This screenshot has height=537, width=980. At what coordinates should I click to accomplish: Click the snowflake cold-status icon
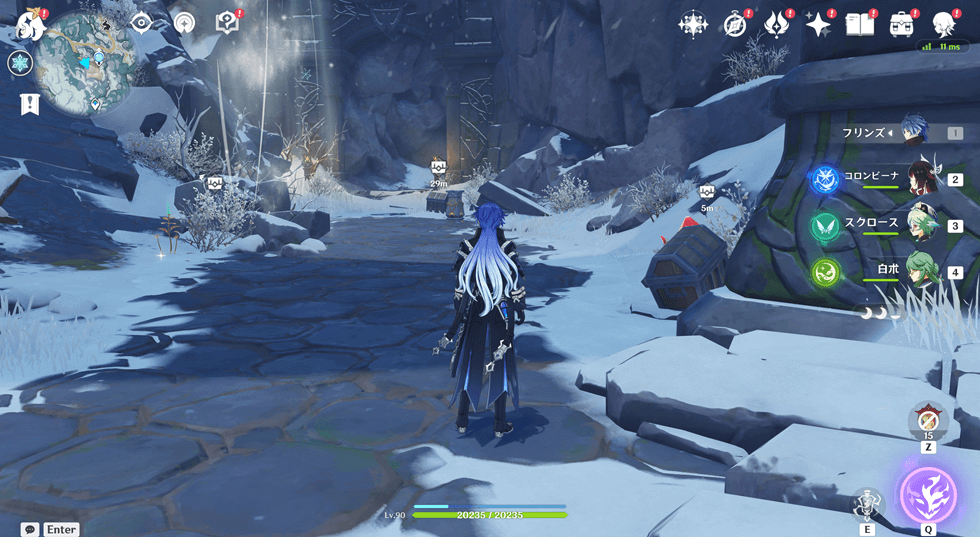(19, 64)
